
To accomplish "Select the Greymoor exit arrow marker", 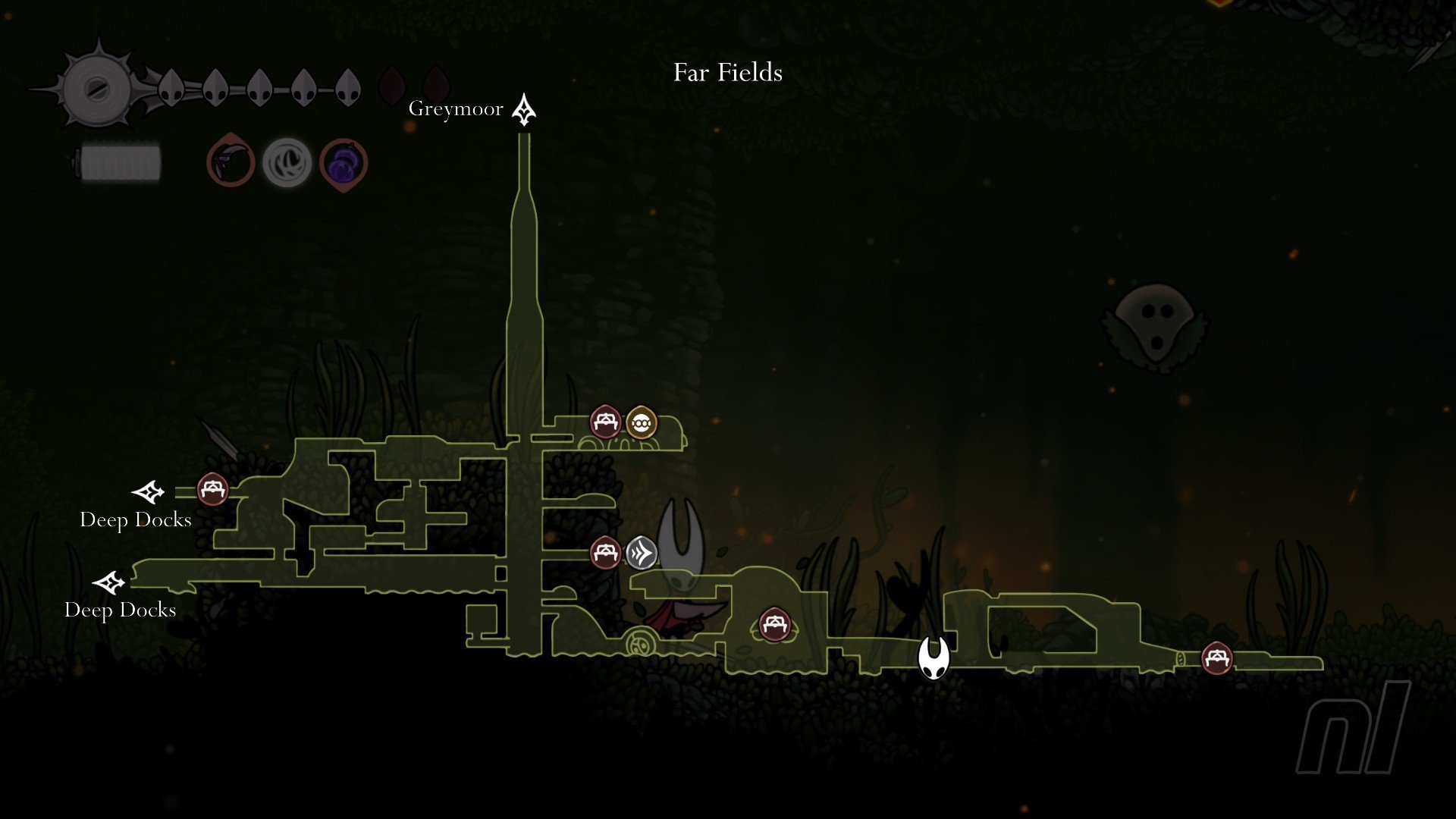I will point(523,110).
